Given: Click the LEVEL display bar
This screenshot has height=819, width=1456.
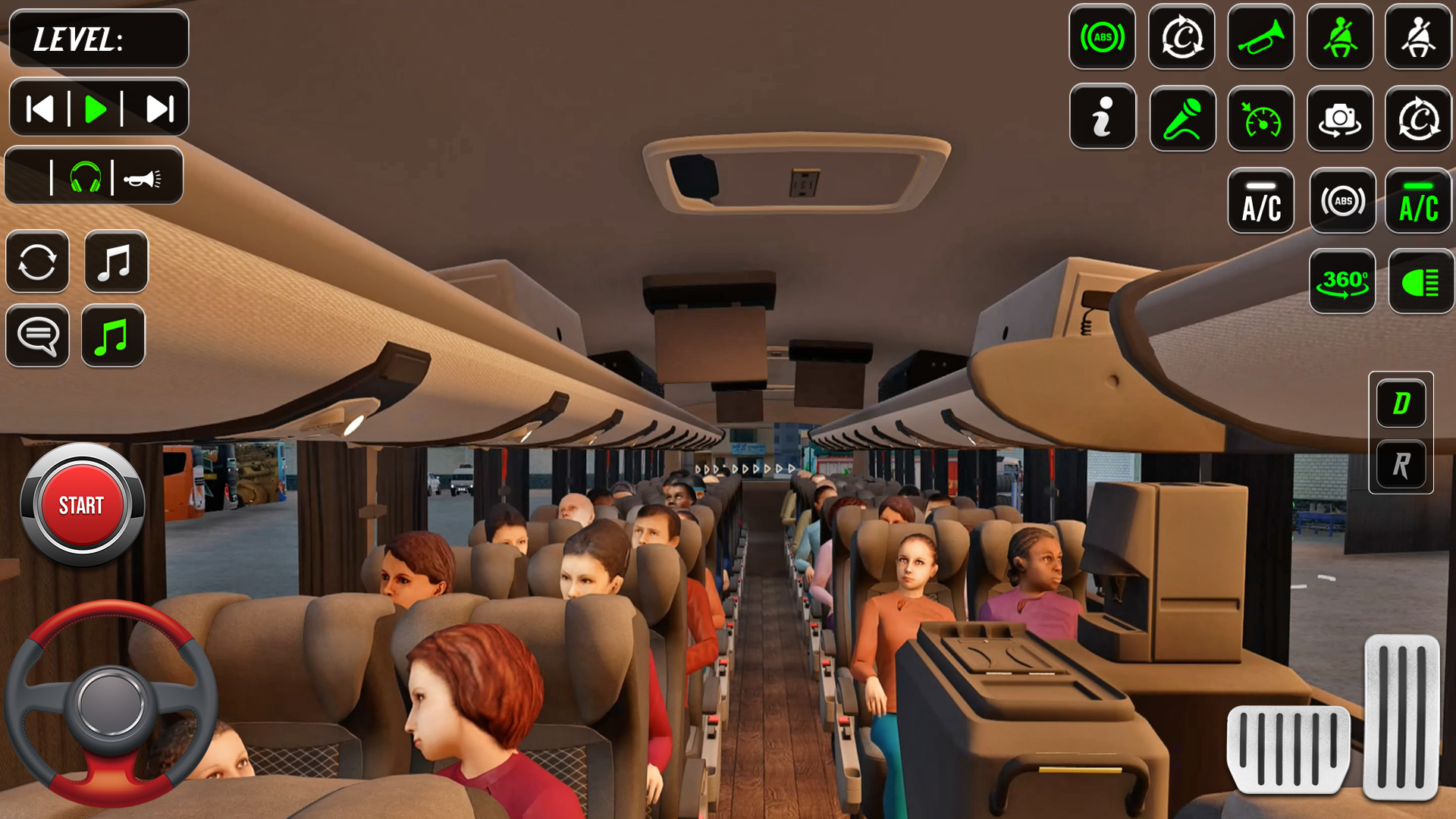Looking at the screenshot, I should point(99,39).
